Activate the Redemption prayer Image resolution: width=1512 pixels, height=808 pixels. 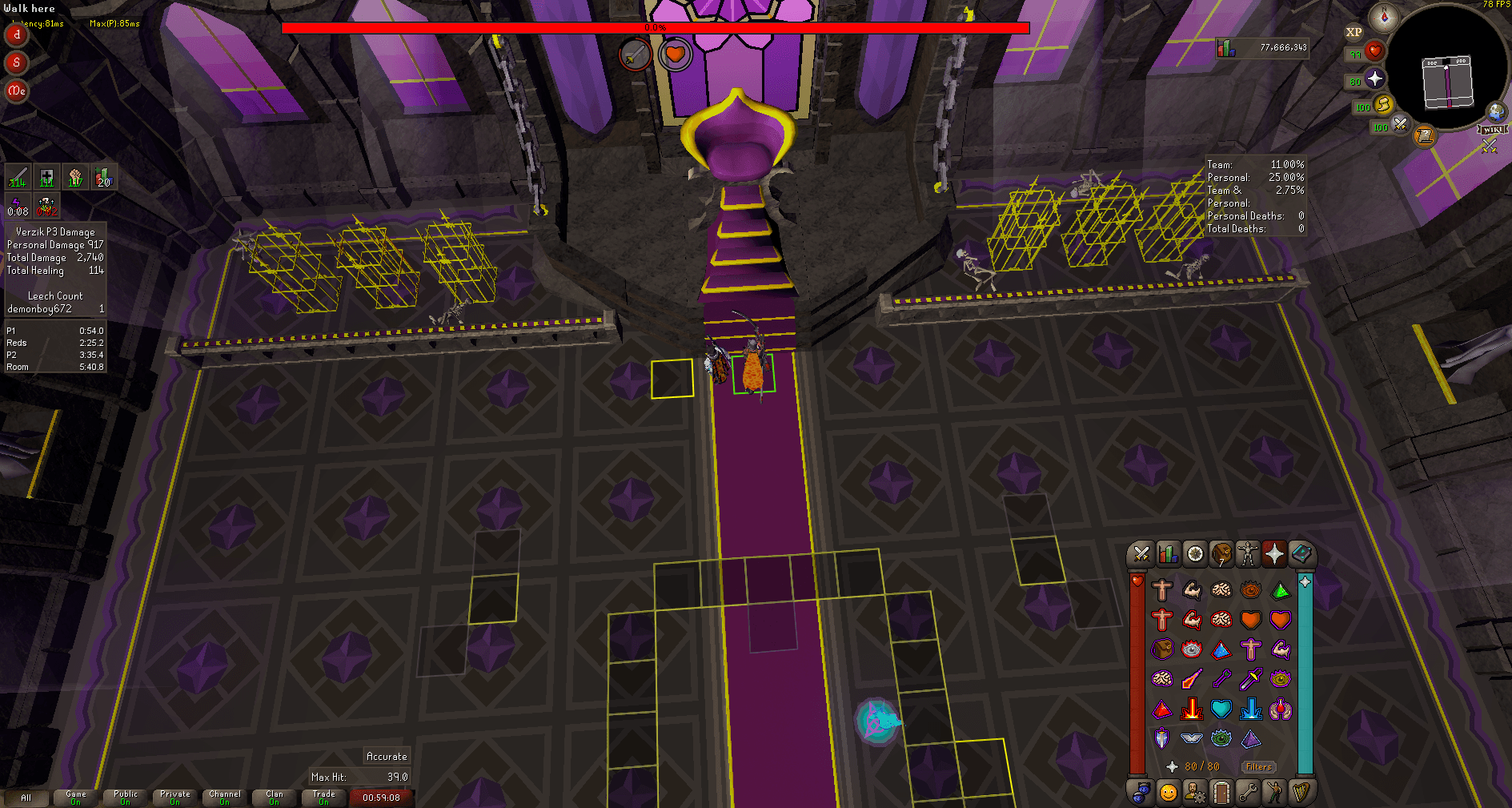tap(1222, 709)
